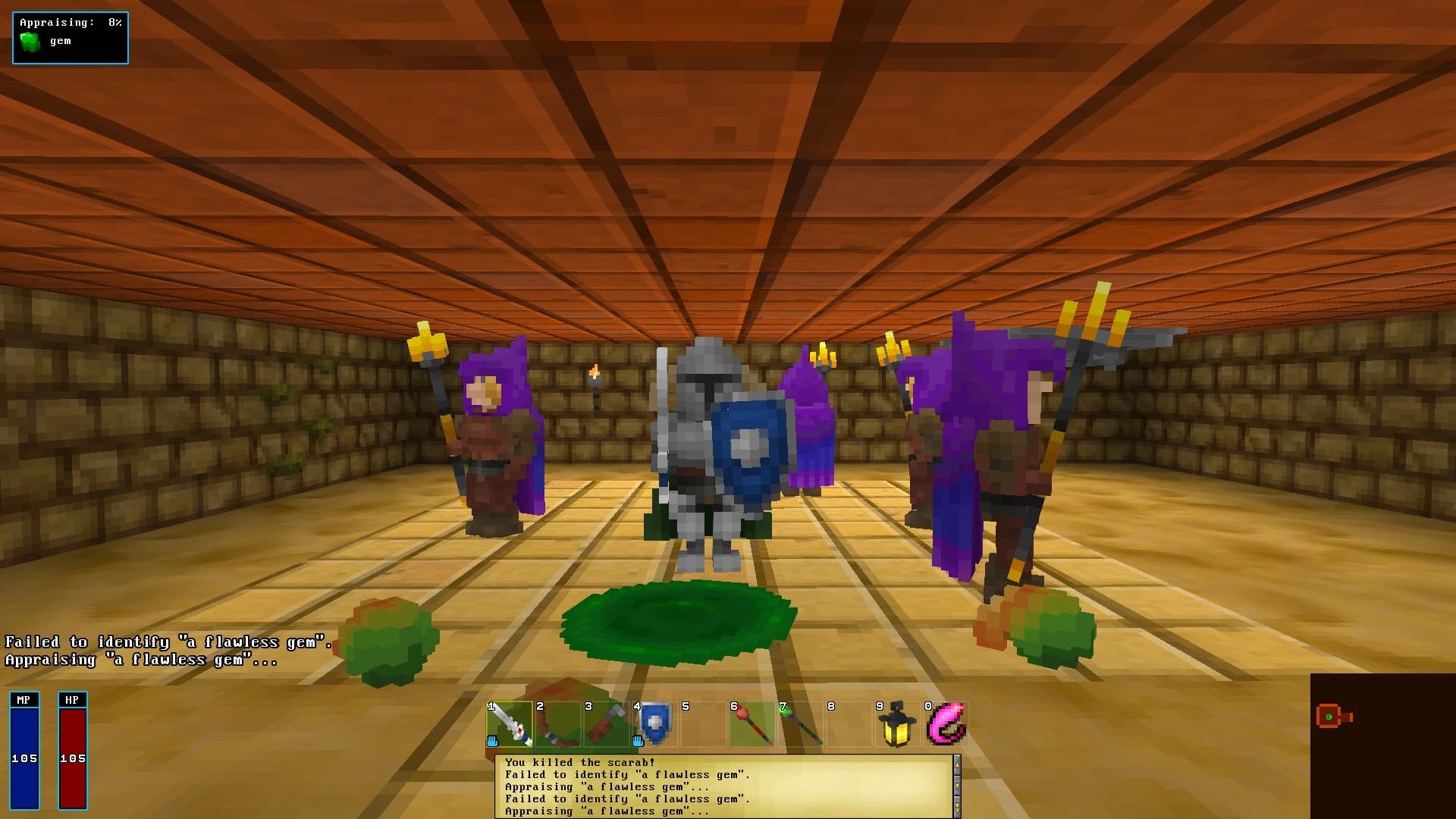
Task: Grab the lantern in hotbar slot 9
Action: [897, 722]
